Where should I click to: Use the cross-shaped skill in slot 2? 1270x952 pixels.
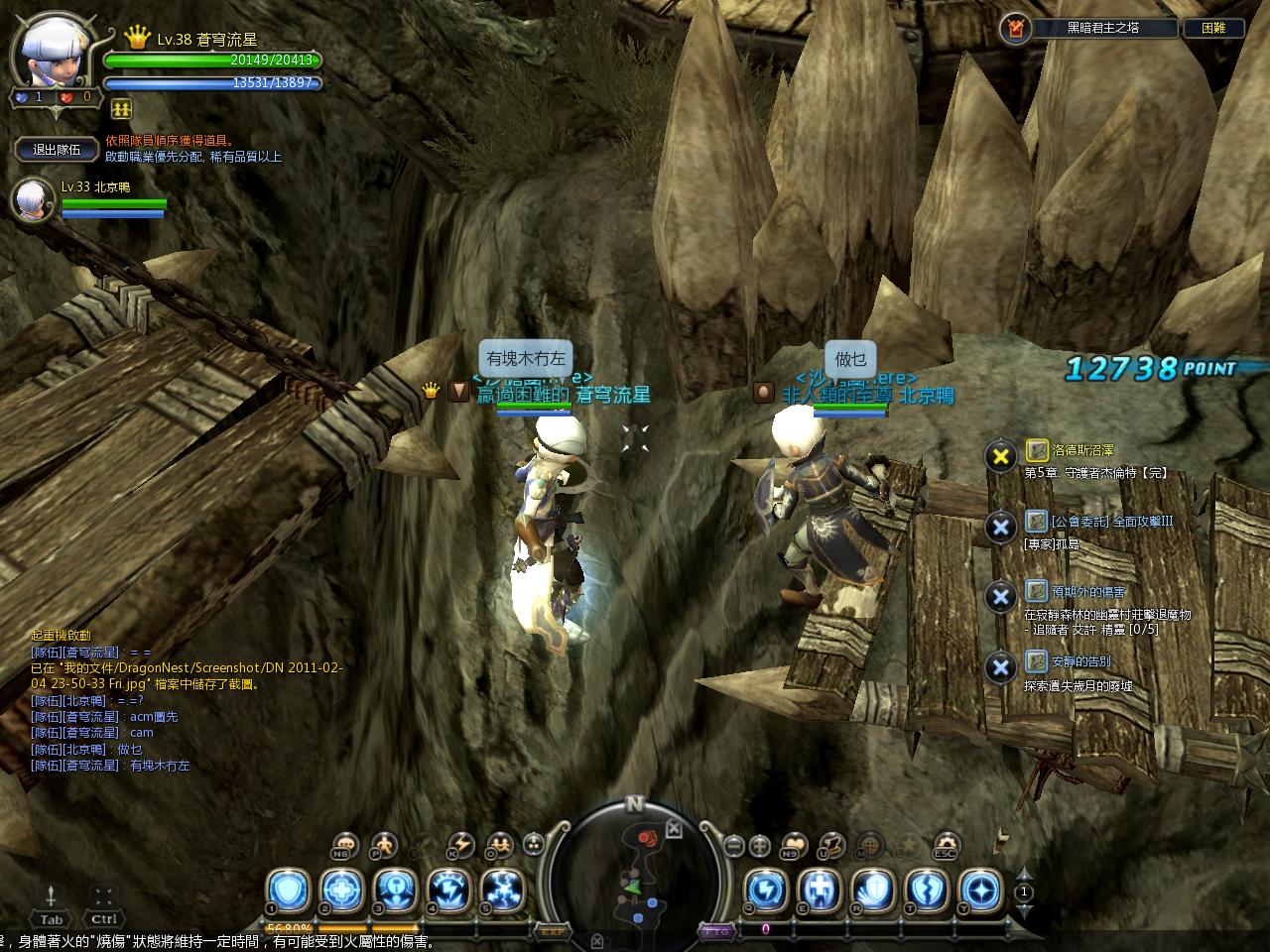pos(341,890)
